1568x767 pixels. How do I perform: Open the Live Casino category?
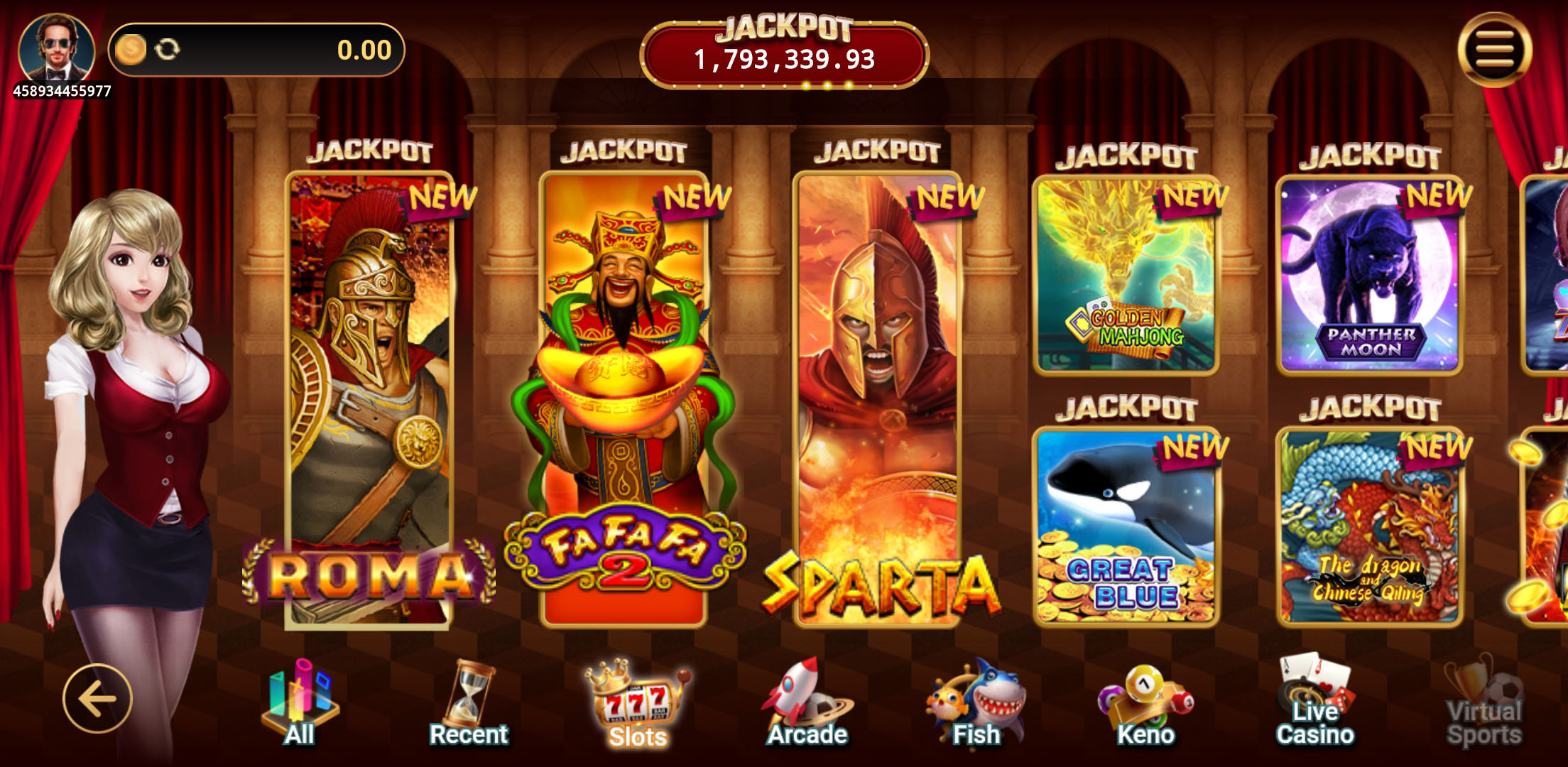pyautogui.click(x=1315, y=705)
